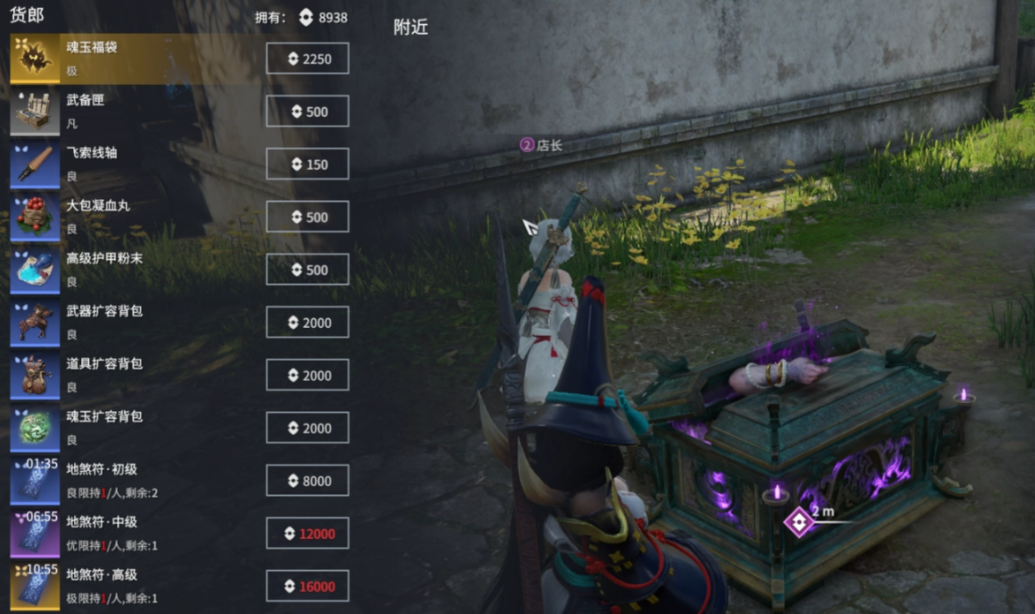Click the 12000 price button for 地煞符·中级
The image size is (1035, 614).
coord(307,533)
